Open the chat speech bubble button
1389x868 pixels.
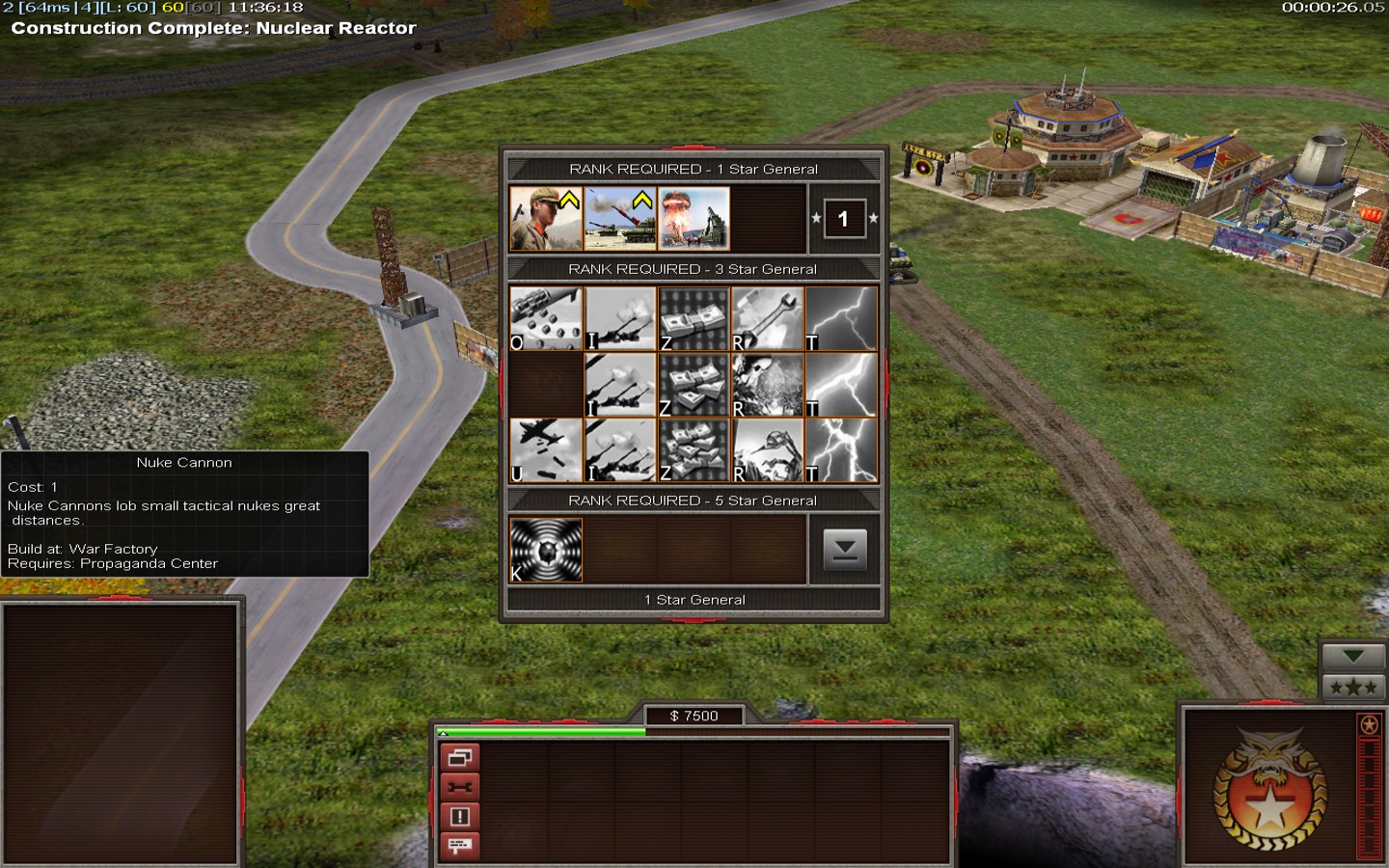click(460, 846)
